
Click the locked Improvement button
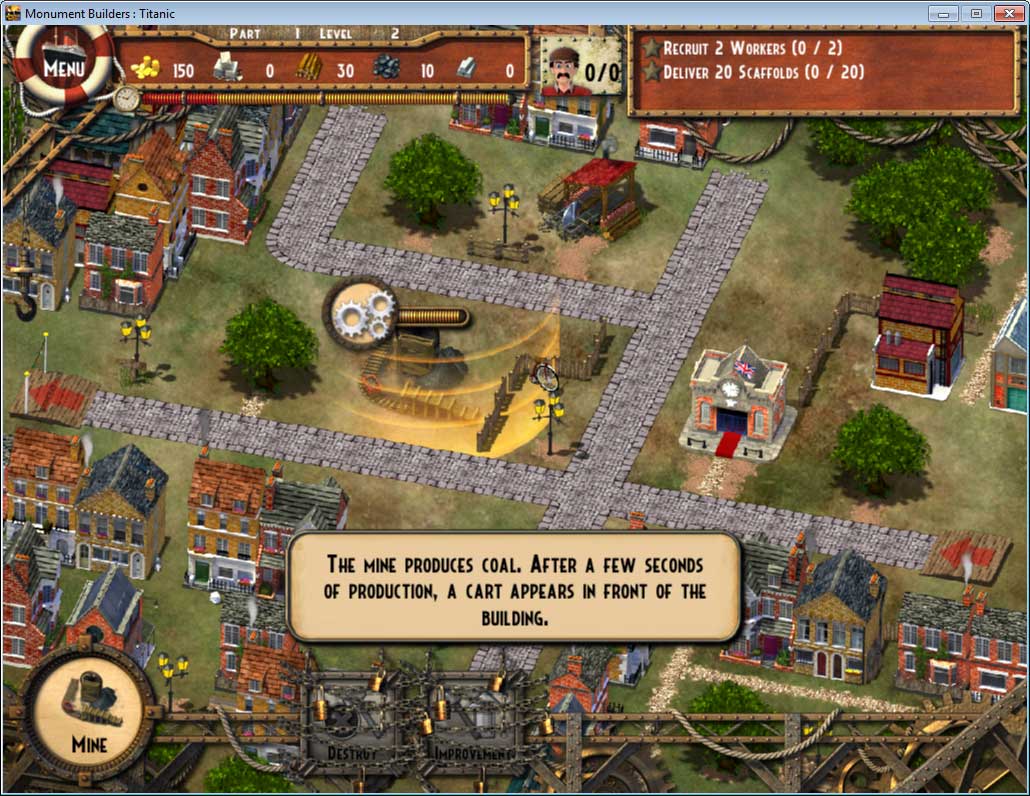click(473, 722)
